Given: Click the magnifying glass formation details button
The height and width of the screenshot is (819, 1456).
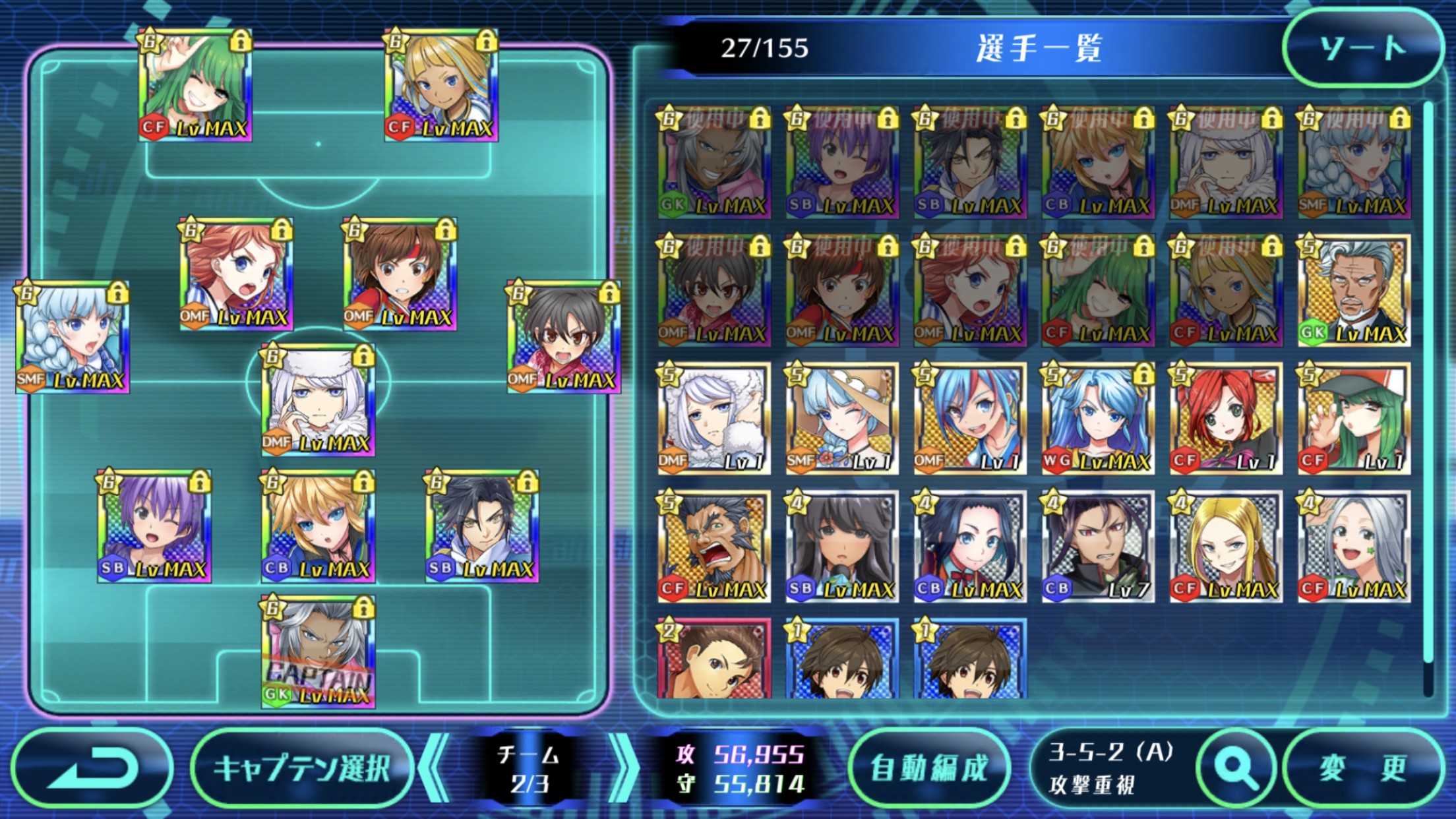Looking at the screenshot, I should tap(1236, 768).
